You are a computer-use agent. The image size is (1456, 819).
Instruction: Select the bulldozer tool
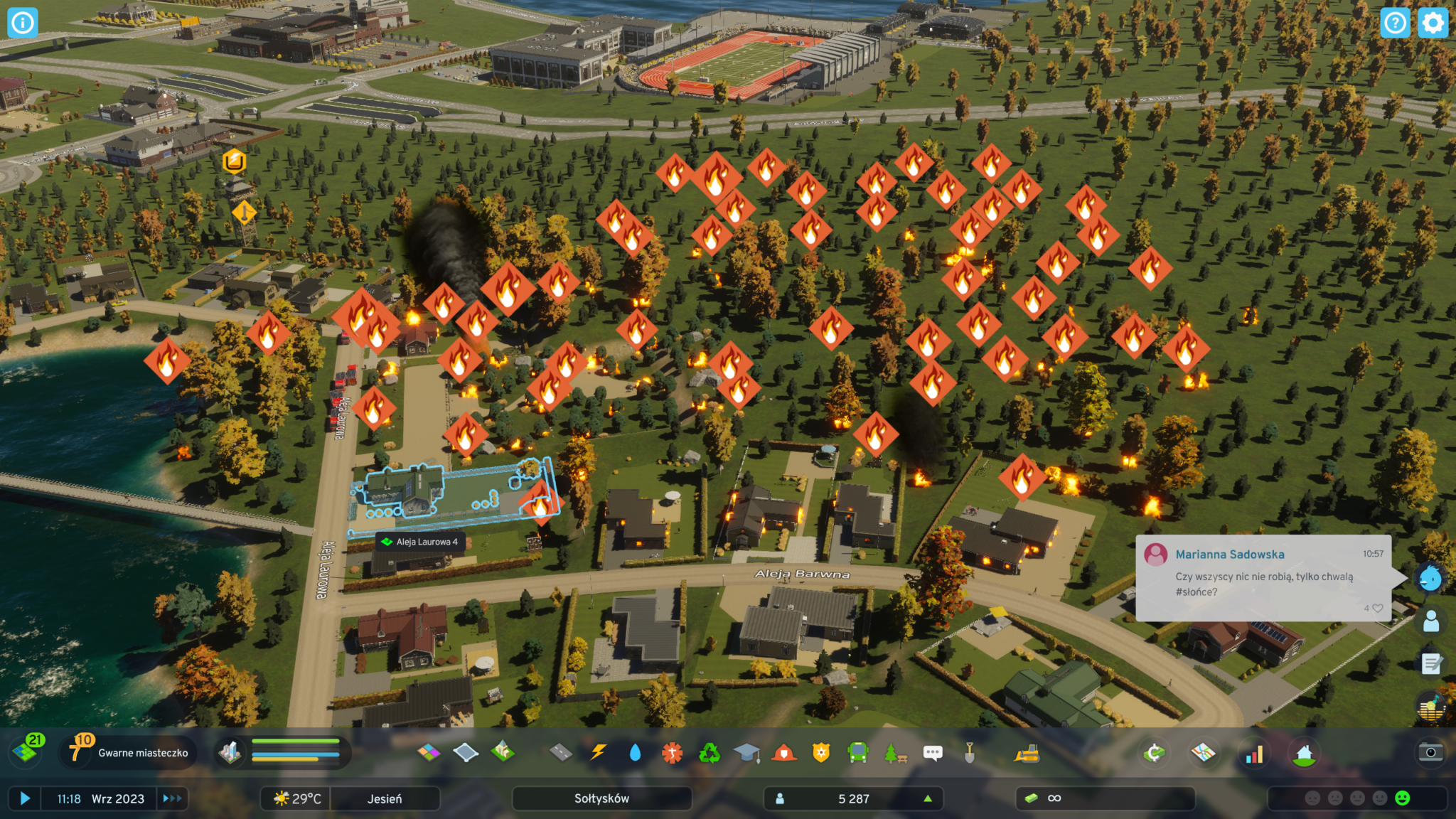tap(1026, 752)
